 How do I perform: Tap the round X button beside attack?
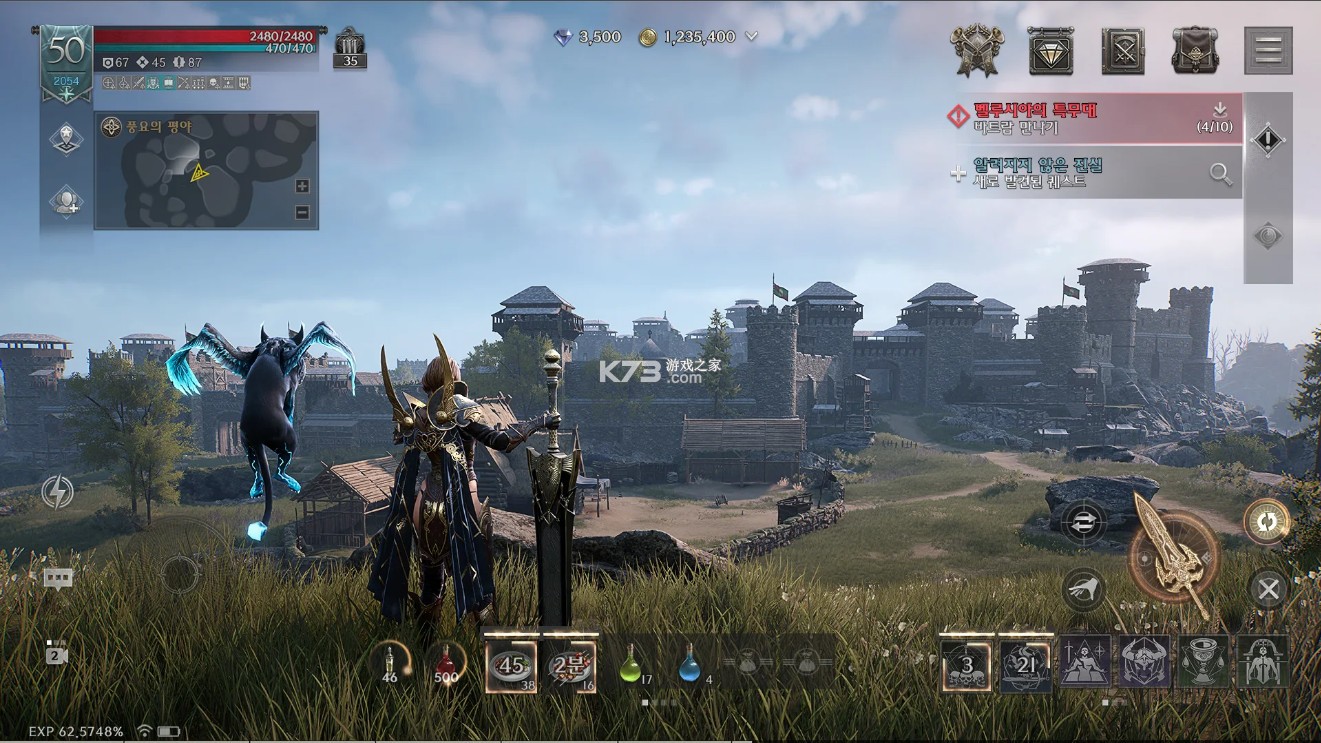[x=1268, y=590]
